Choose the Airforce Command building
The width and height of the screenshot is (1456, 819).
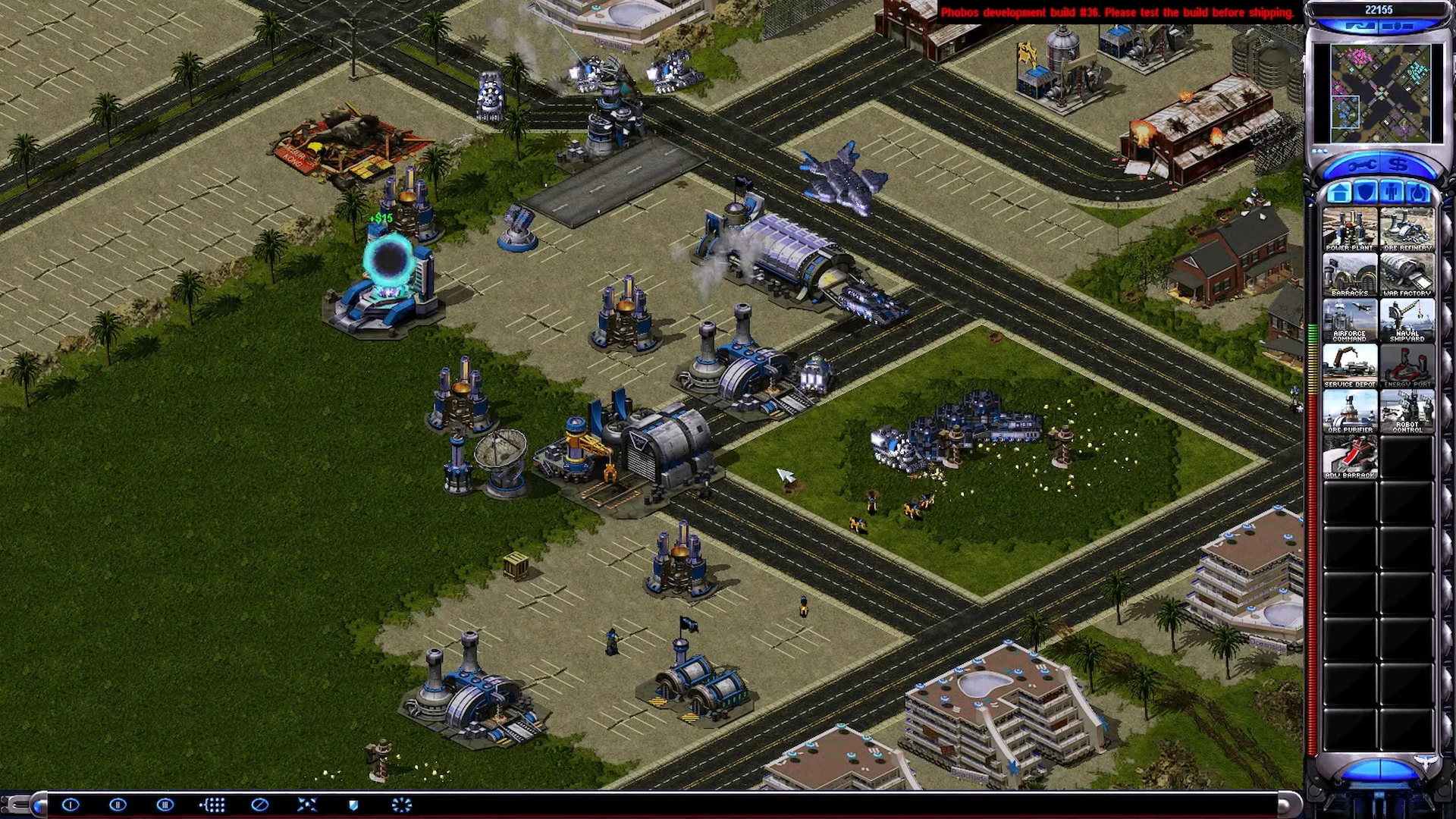pos(1349,319)
